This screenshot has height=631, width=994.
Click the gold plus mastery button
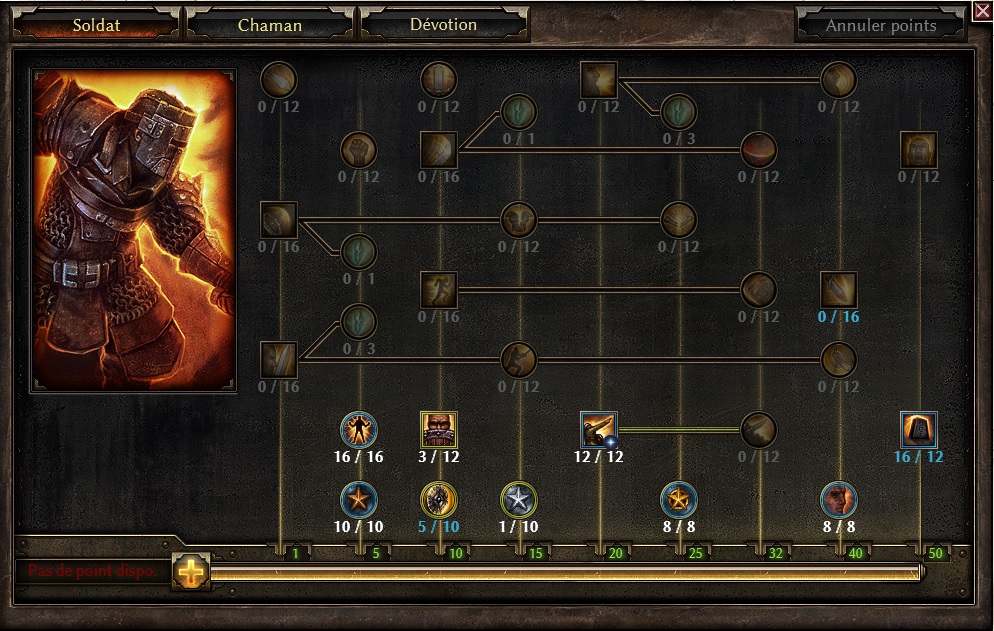click(189, 571)
